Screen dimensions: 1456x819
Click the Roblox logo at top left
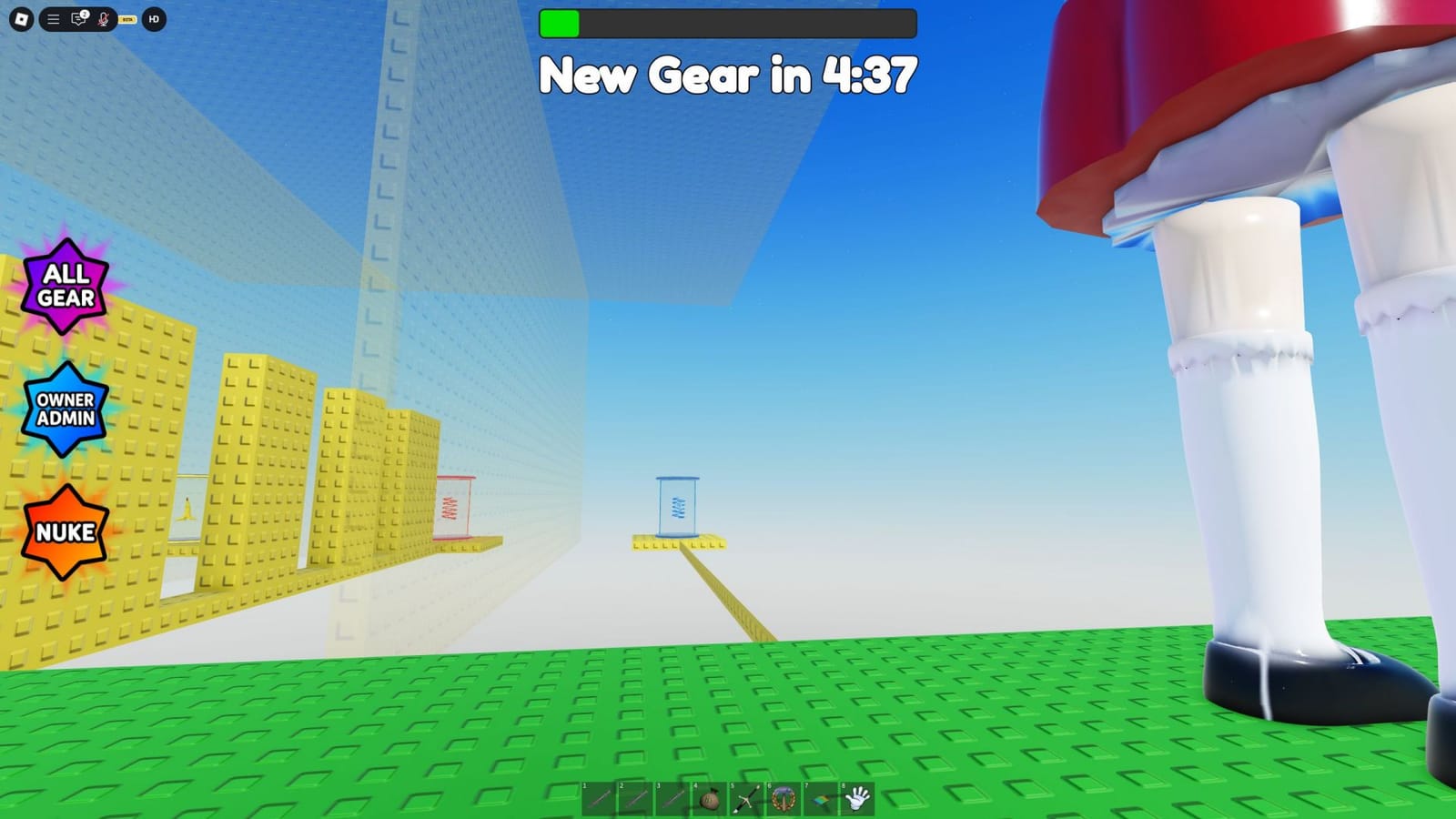[x=22, y=18]
